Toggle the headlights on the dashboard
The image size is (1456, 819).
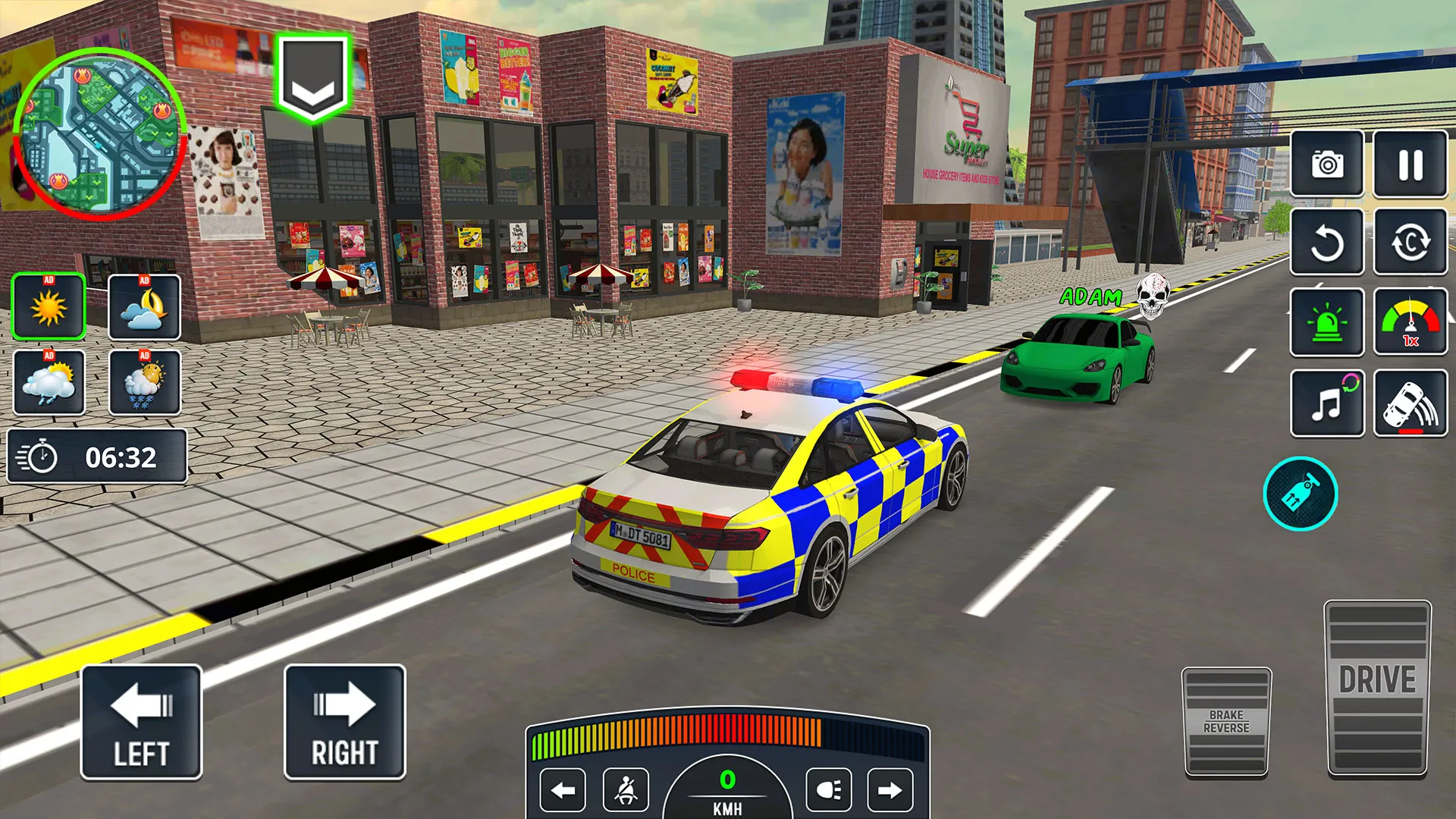tap(828, 791)
